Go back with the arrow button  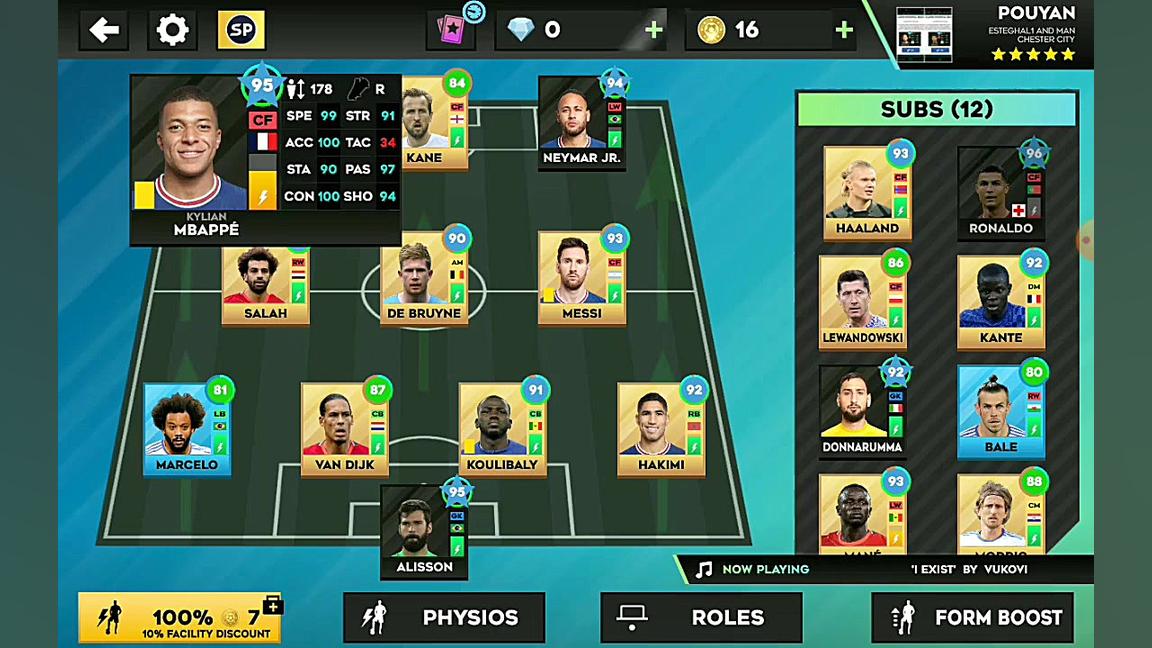pos(104,30)
